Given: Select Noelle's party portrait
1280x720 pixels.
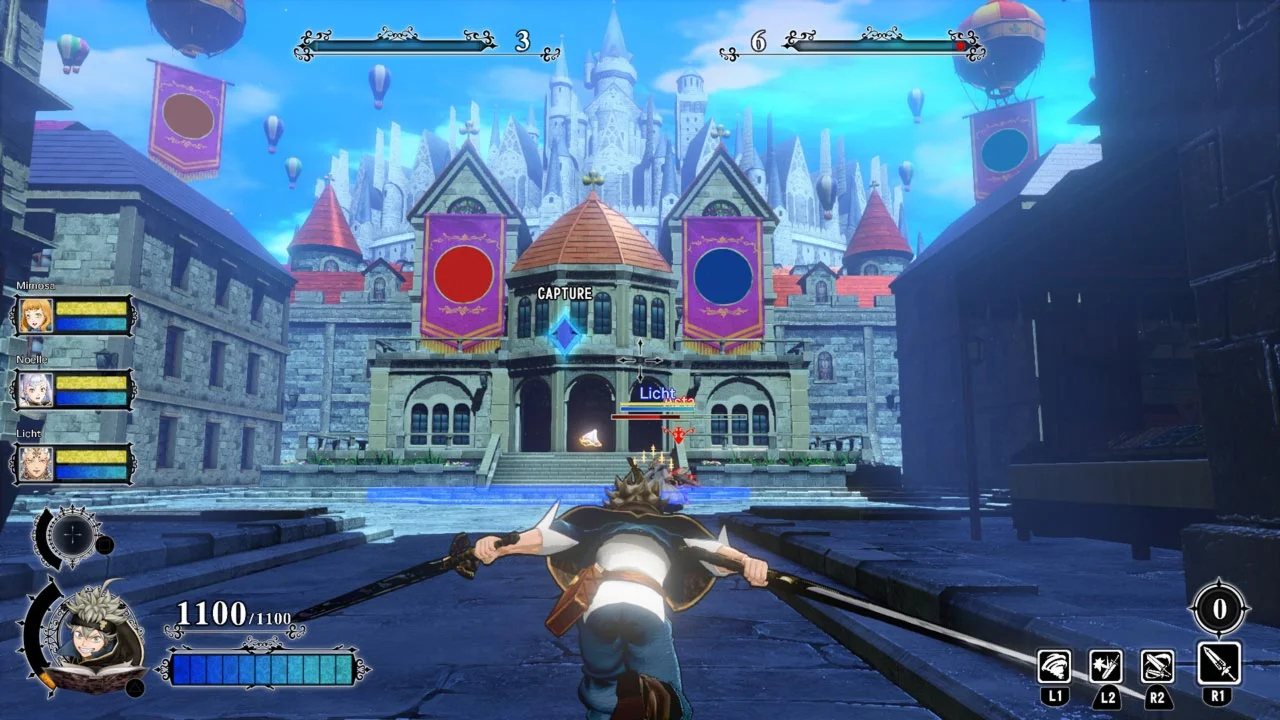Looking at the screenshot, I should [36, 390].
